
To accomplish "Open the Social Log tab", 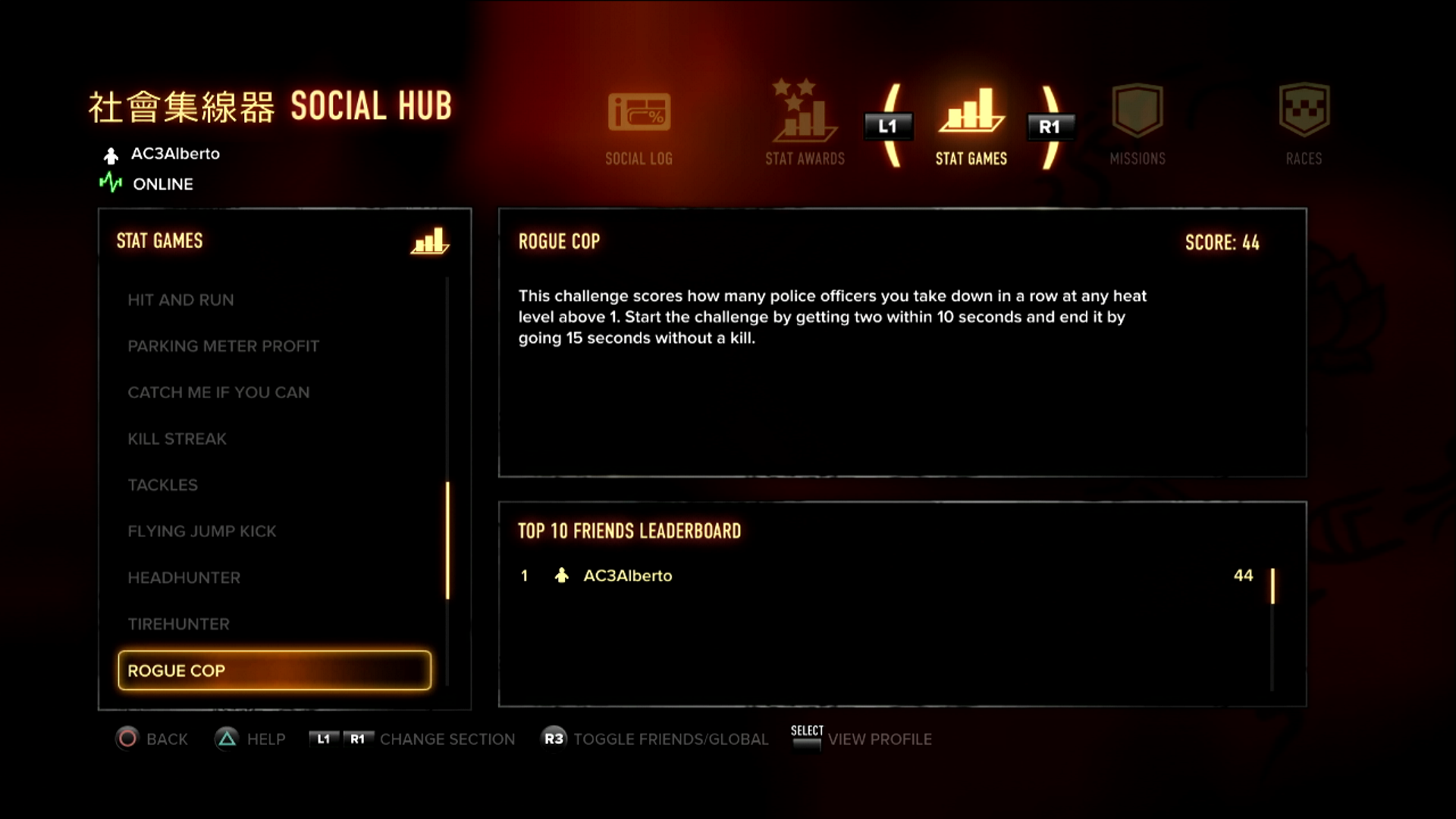I will 639,126.
